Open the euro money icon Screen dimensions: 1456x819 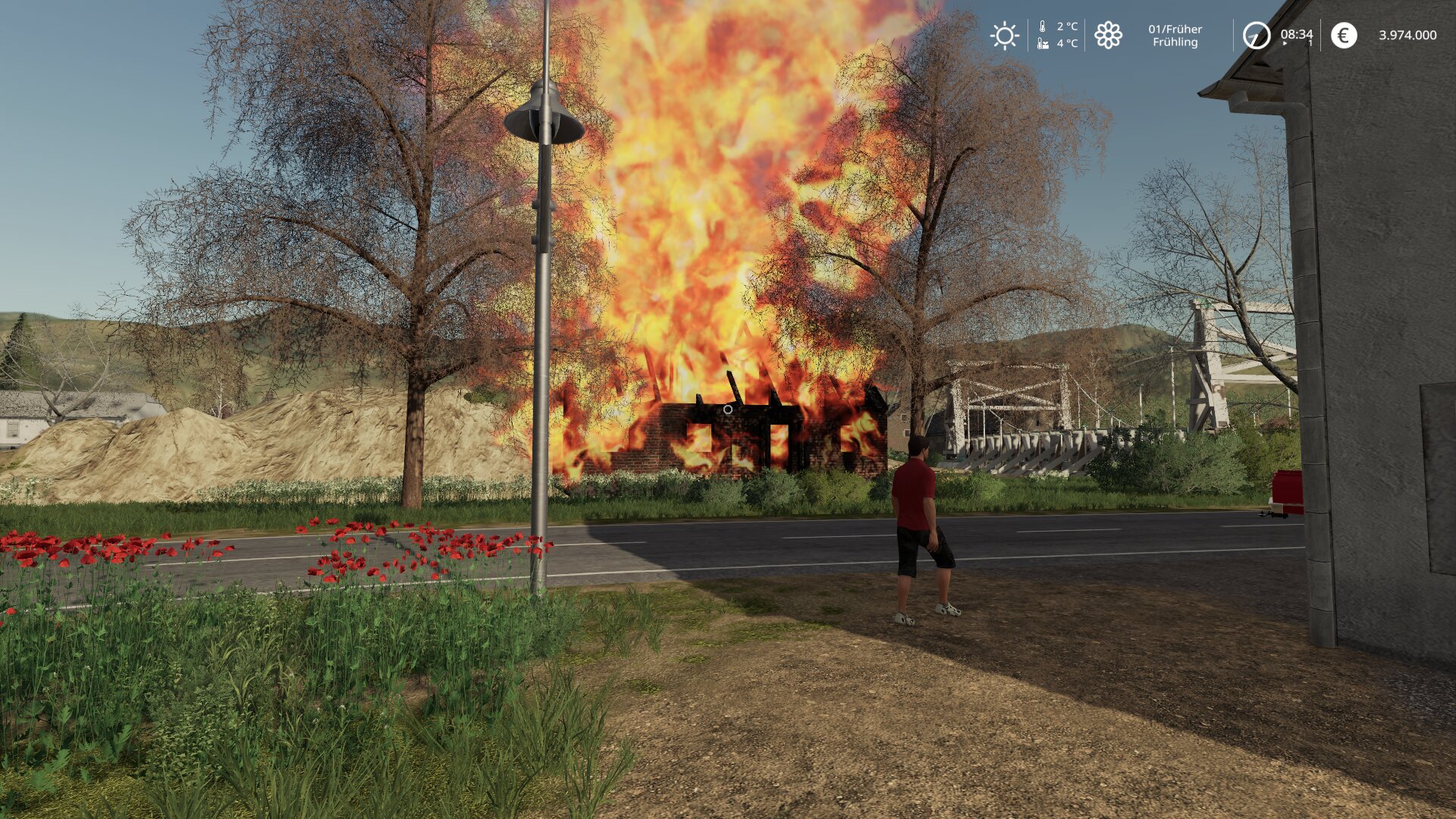tap(1344, 36)
